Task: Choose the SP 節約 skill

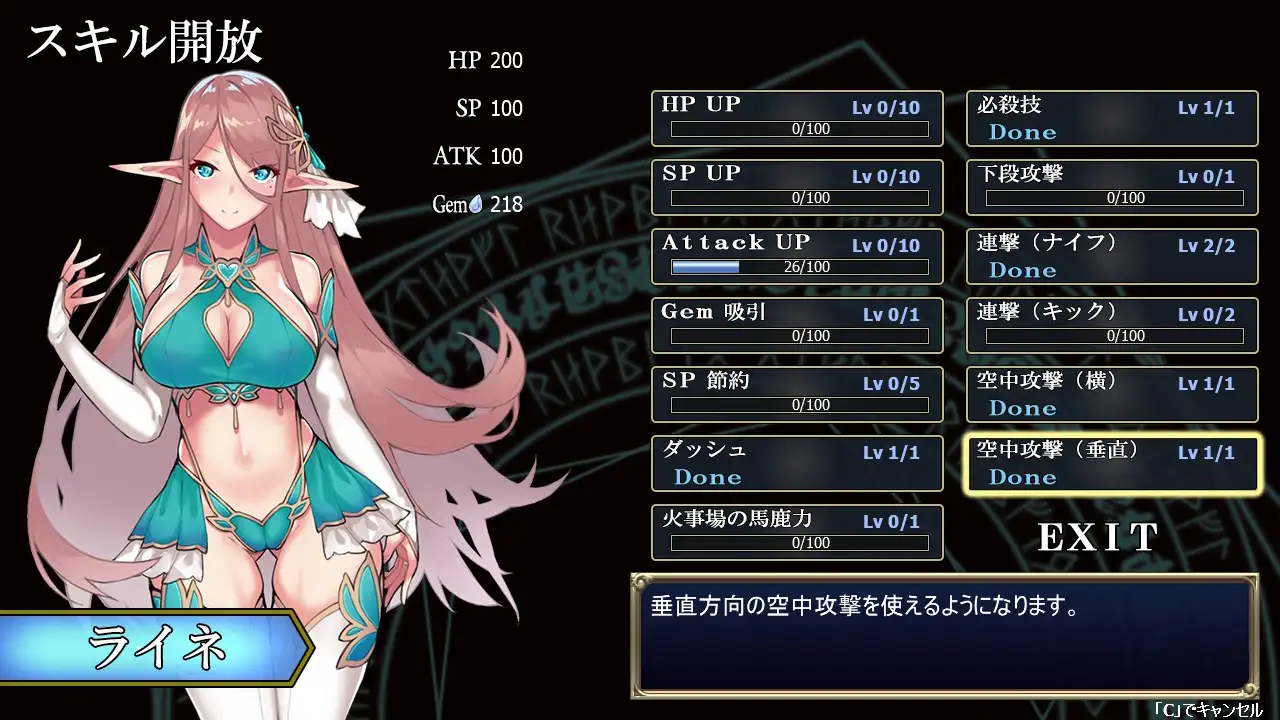Action: coord(797,394)
